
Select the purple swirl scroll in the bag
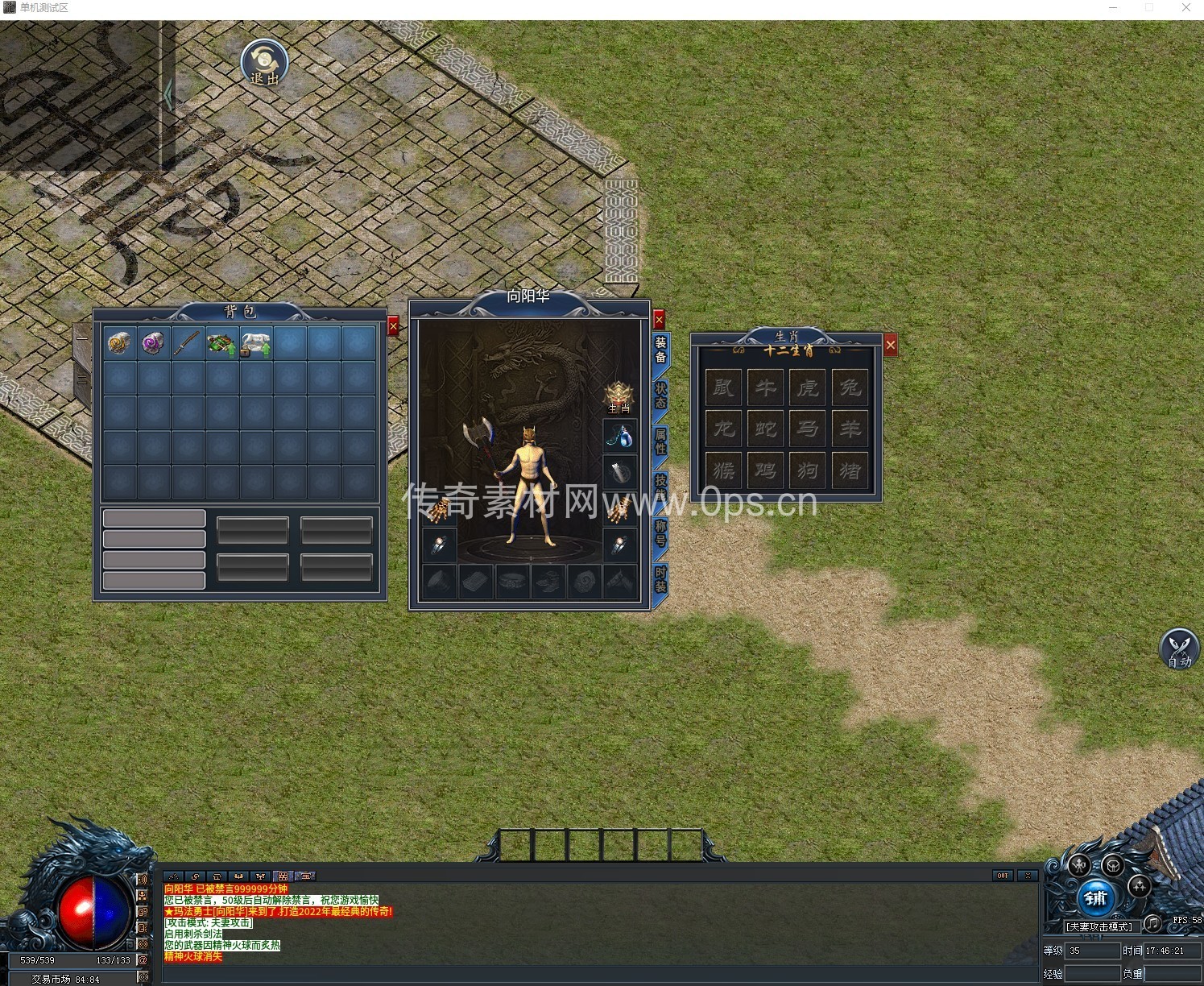pyautogui.click(x=153, y=343)
